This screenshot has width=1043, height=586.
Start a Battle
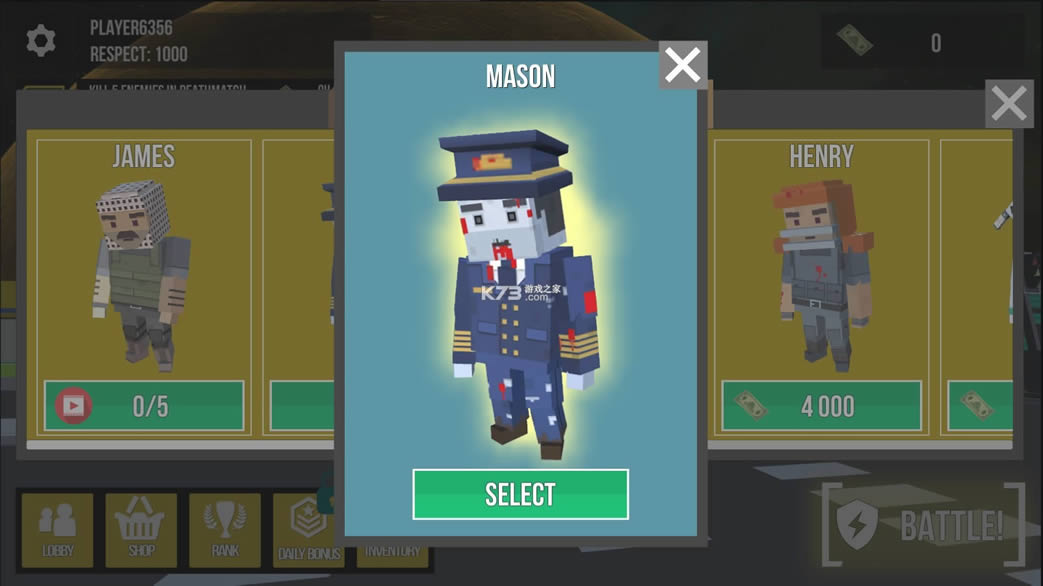(923, 525)
